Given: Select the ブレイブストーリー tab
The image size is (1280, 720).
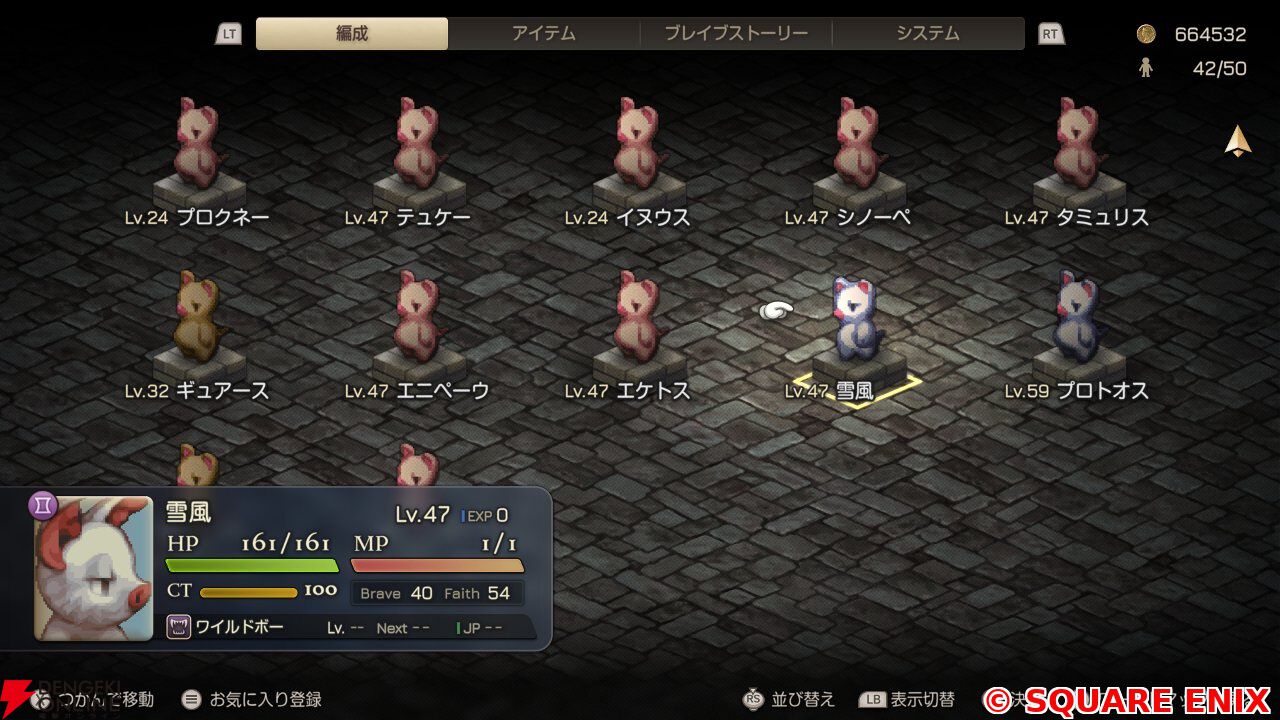Looking at the screenshot, I should tap(736, 33).
